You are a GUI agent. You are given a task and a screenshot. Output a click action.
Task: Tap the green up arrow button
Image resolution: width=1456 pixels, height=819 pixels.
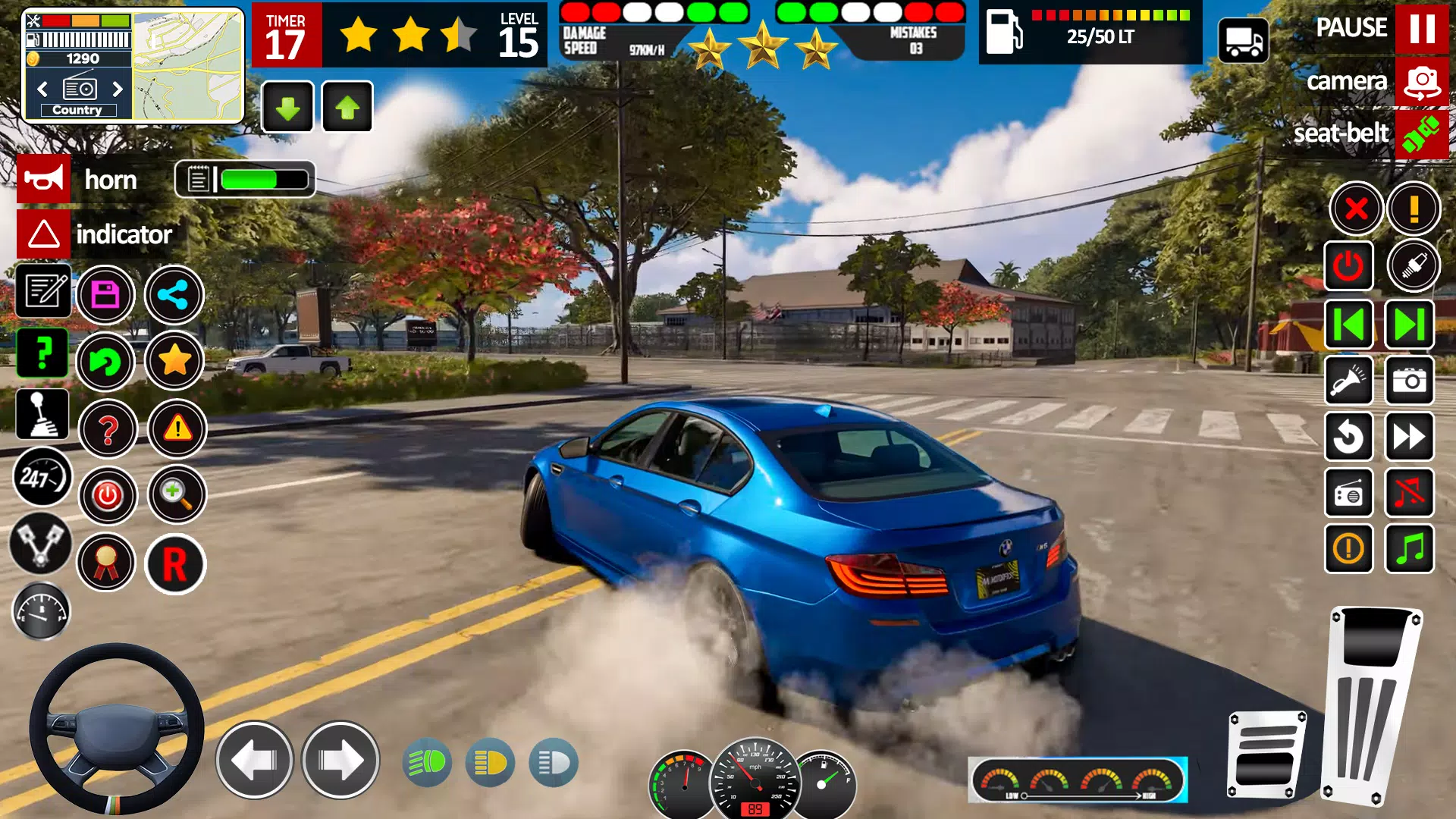pyautogui.click(x=347, y=108)
